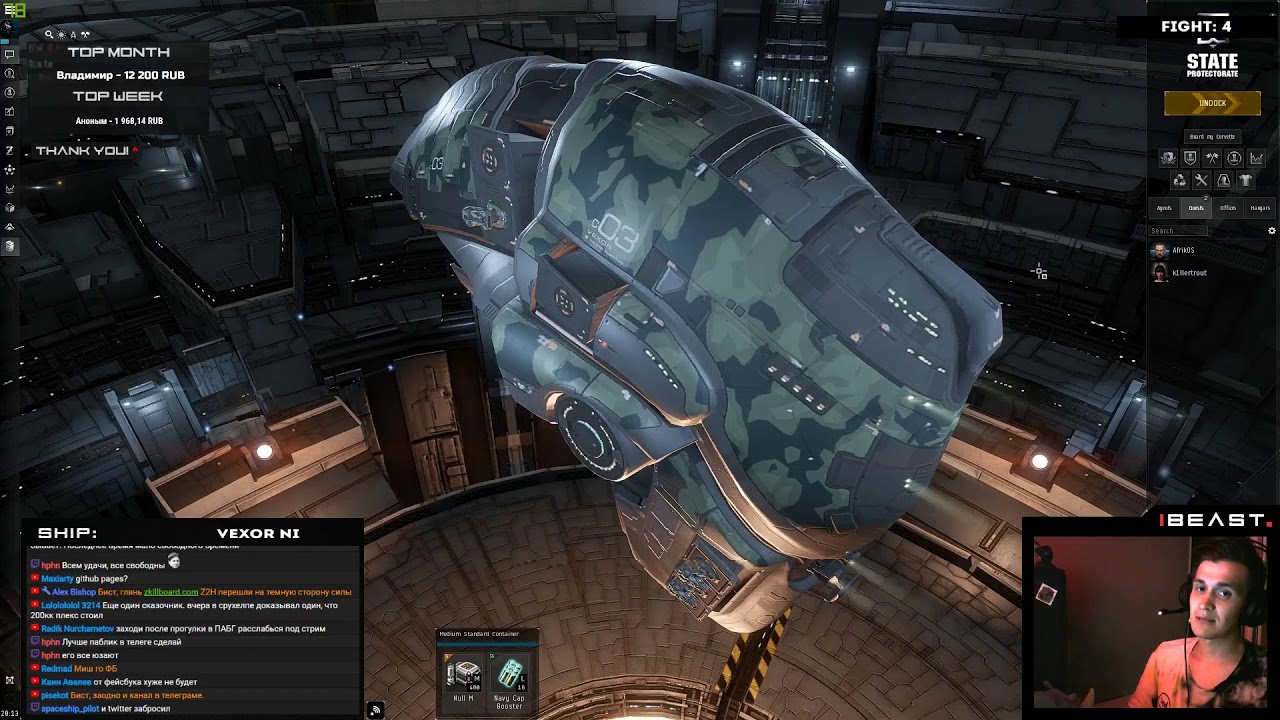Open the market graph station service

[x=1256, y=158]
